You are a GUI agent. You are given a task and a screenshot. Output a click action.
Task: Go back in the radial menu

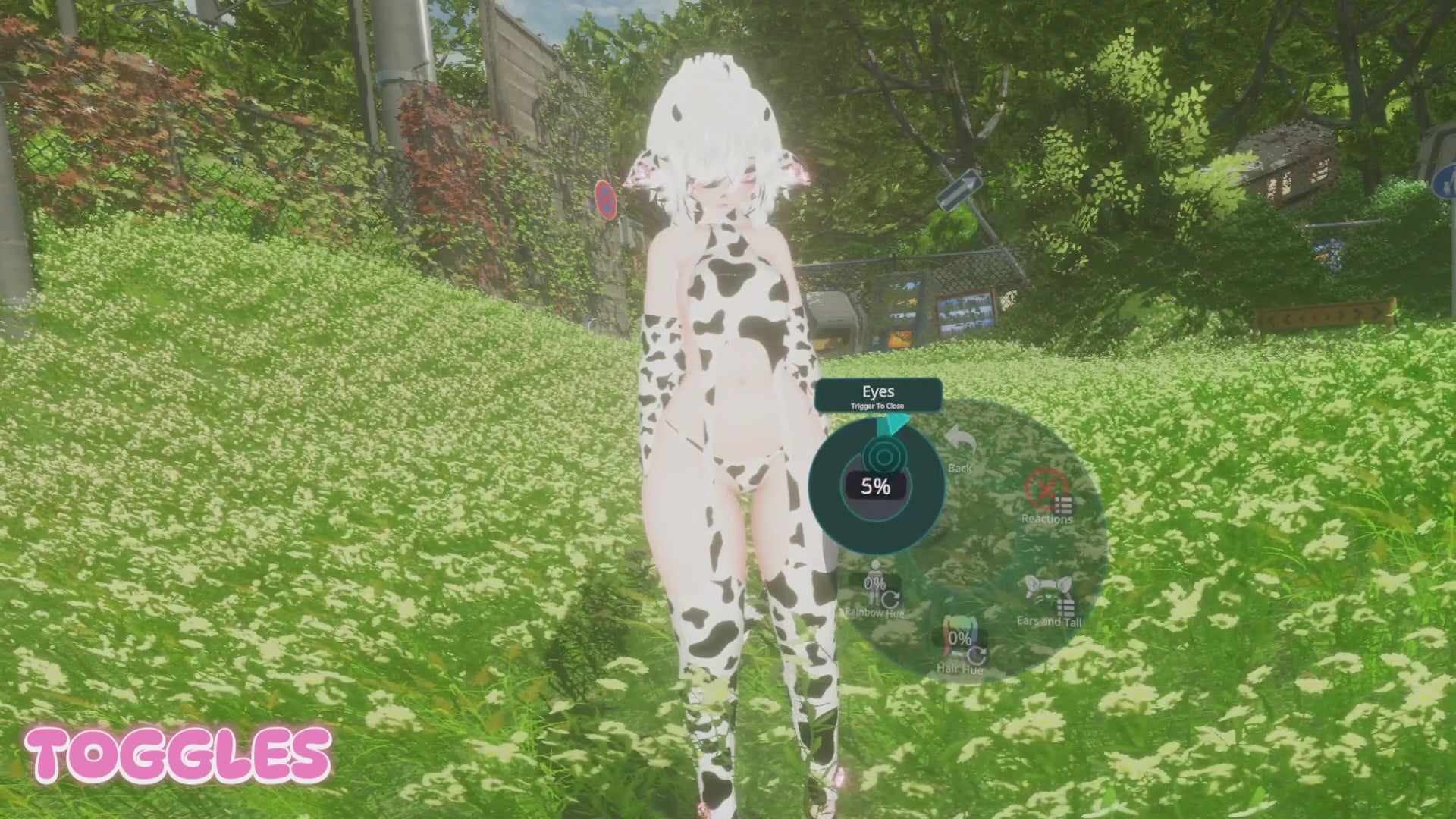[959, 448]
